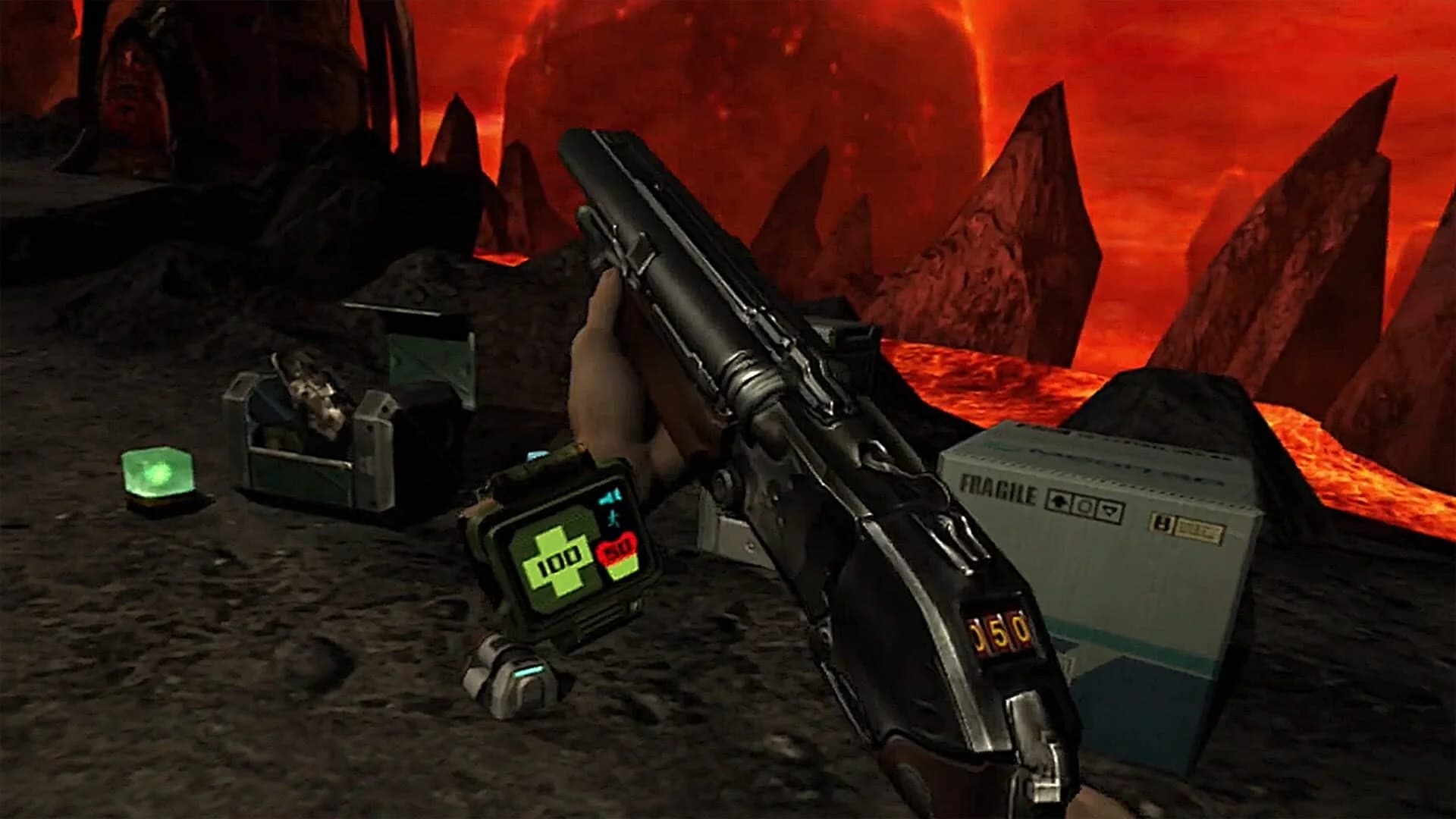The height and width of the screenshot is (819, 1456).
Task: Click the 100 health readout
Action: (x=559, y=561)
